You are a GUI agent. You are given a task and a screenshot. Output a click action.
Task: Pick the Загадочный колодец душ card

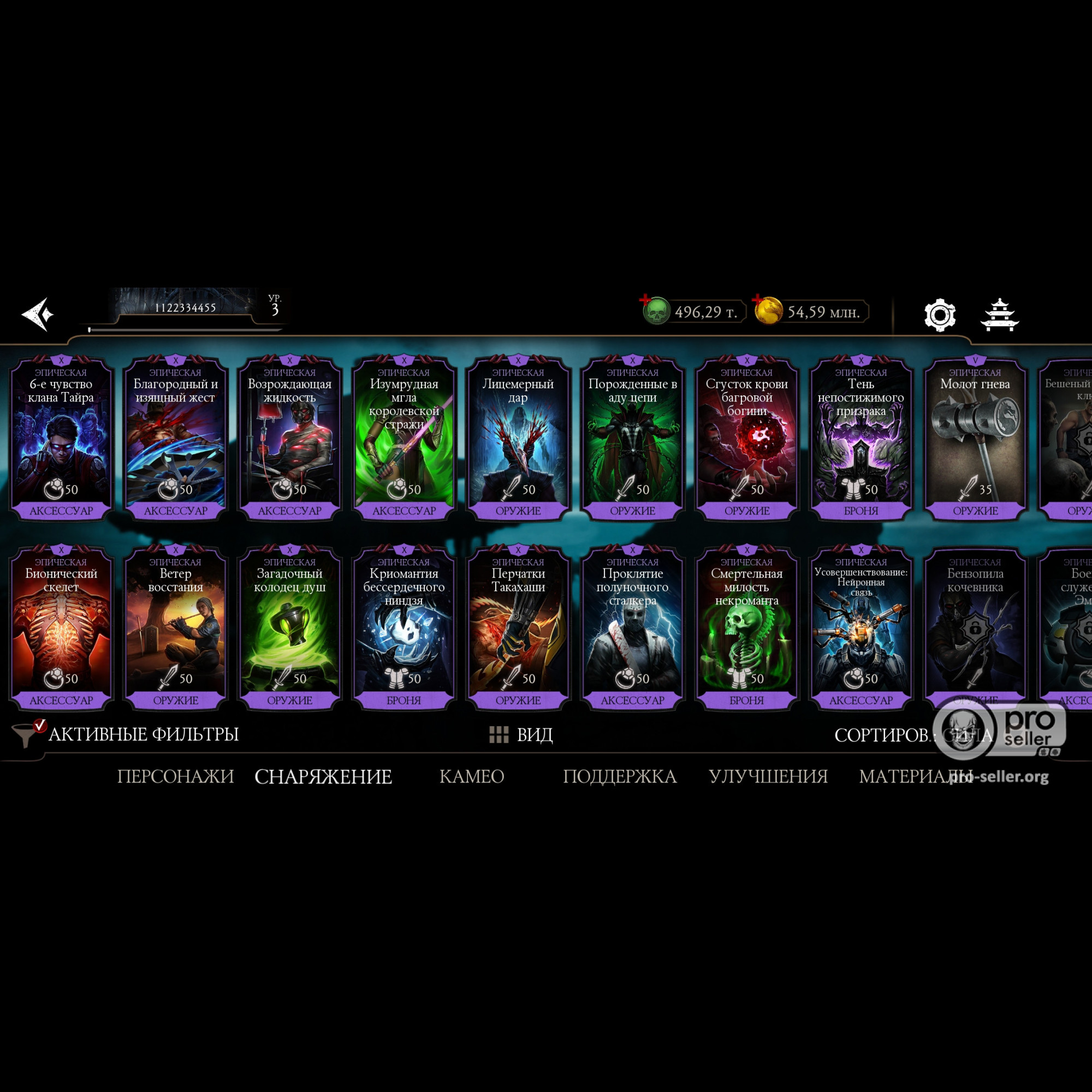coord(289,628)
